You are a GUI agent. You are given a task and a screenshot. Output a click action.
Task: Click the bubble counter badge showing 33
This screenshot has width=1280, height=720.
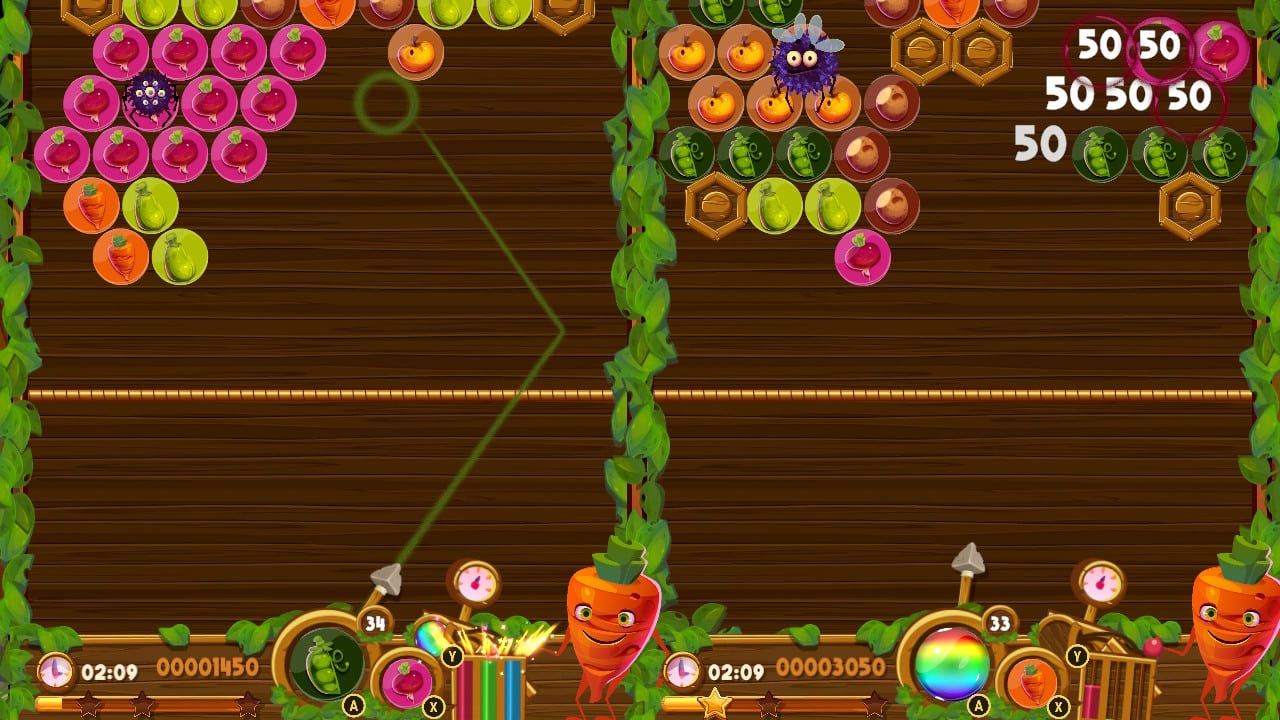point(1002,622)
